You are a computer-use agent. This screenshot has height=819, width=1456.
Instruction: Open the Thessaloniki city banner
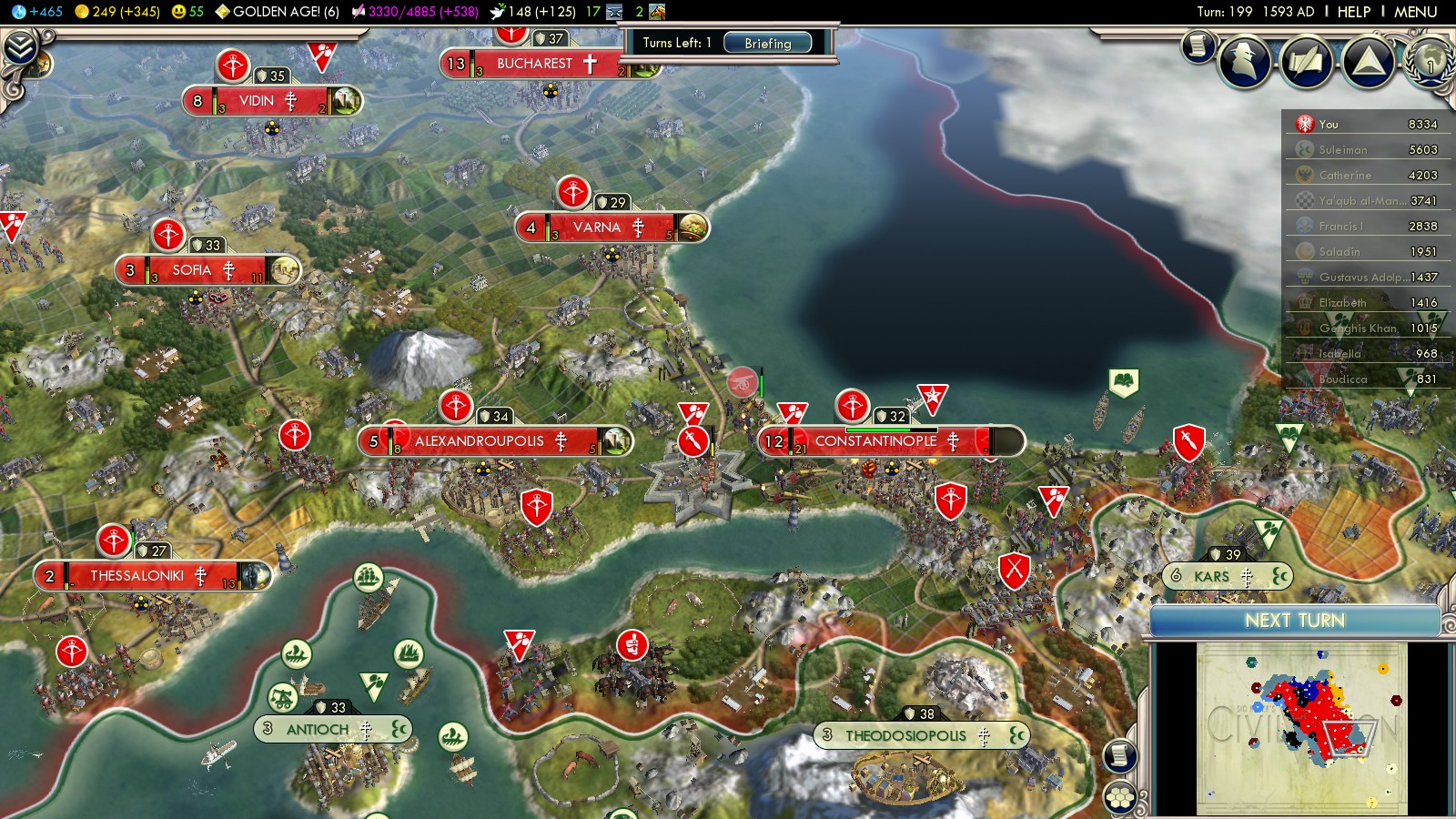[136, 576]
